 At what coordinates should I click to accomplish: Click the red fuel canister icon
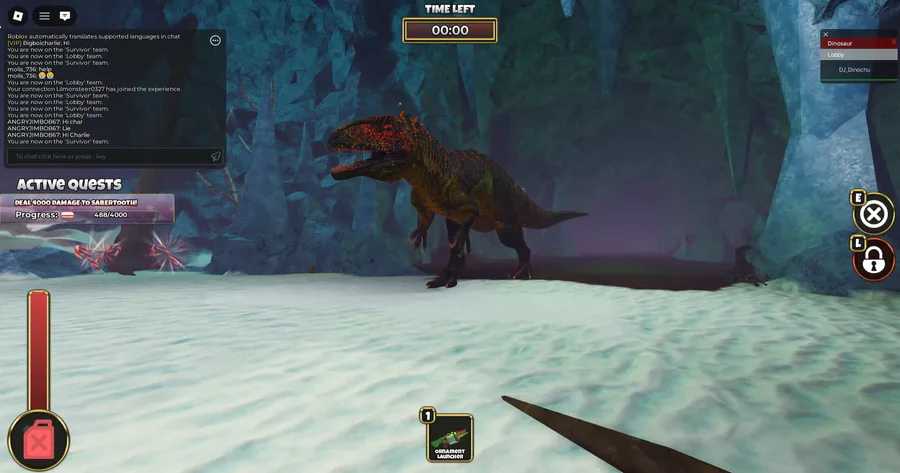pos(38,440)
